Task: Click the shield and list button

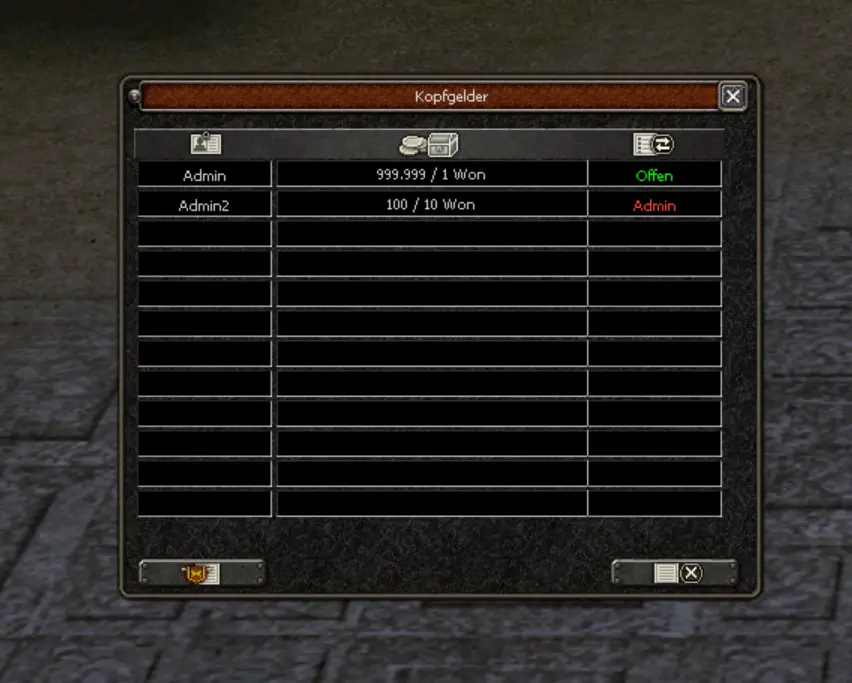Action: 201,573
